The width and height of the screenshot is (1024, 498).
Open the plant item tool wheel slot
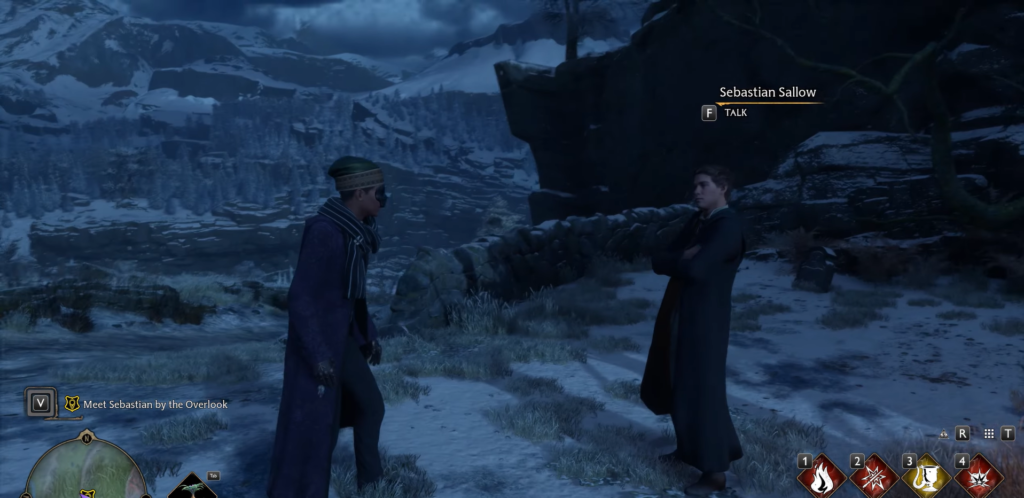pyautogui.click(x=193, y=488)
